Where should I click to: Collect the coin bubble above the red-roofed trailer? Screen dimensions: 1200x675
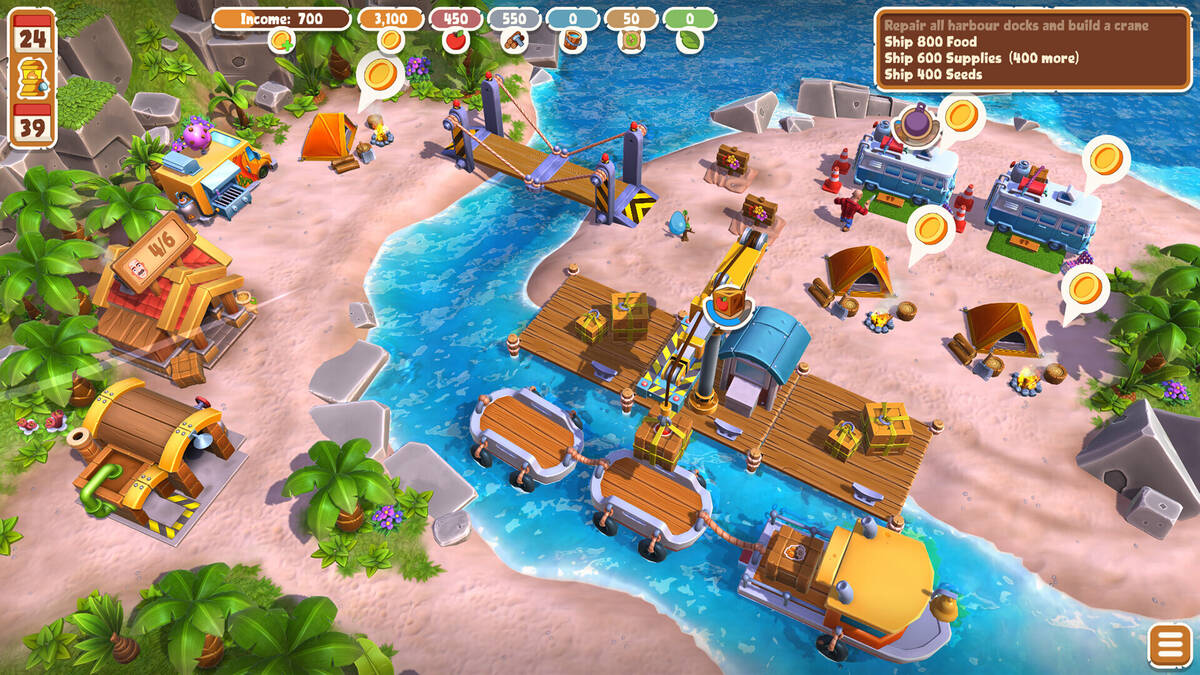[x=1106, y=158]
